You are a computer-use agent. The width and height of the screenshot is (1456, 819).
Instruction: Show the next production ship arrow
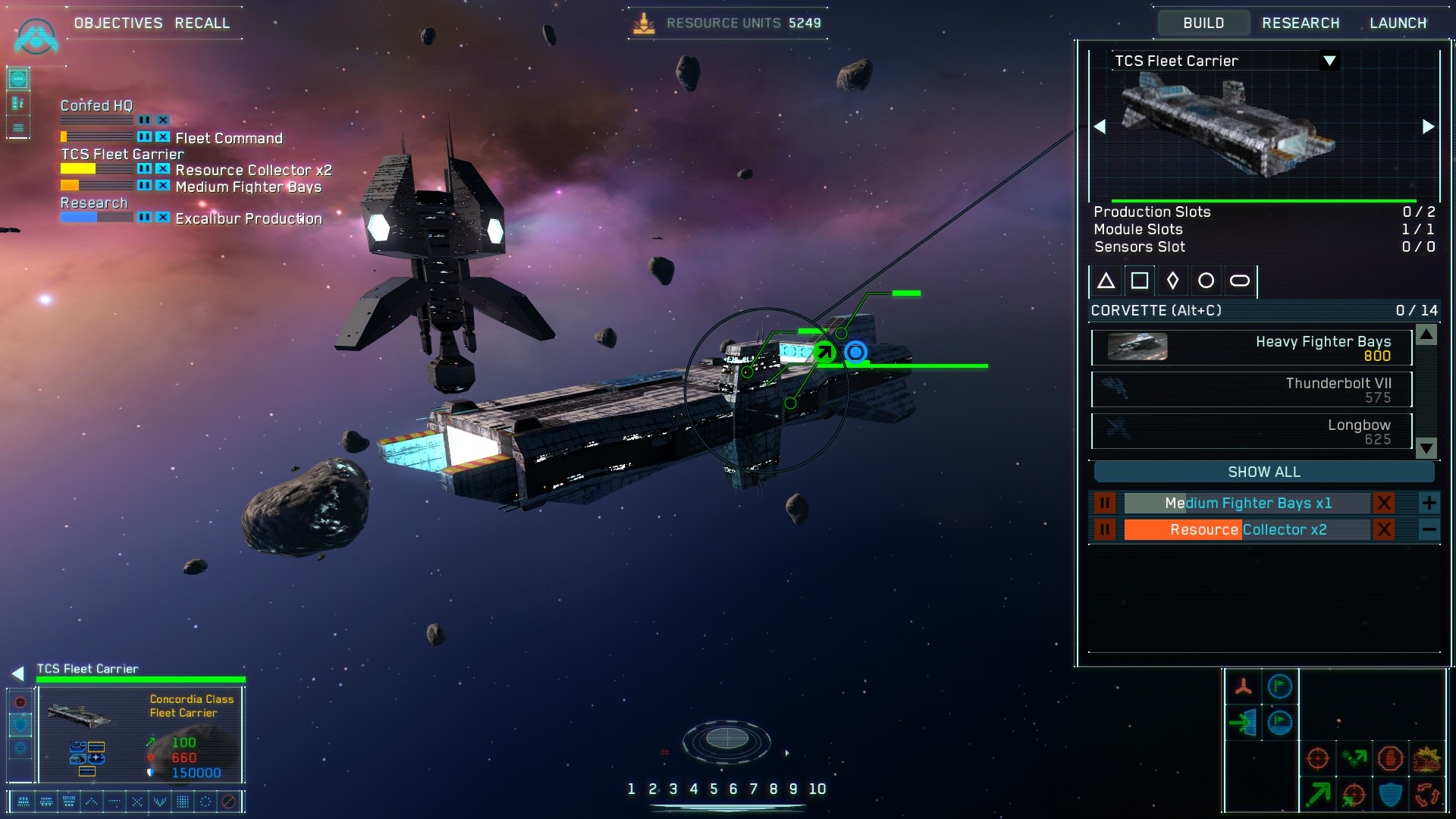[x=1428, y=127]
